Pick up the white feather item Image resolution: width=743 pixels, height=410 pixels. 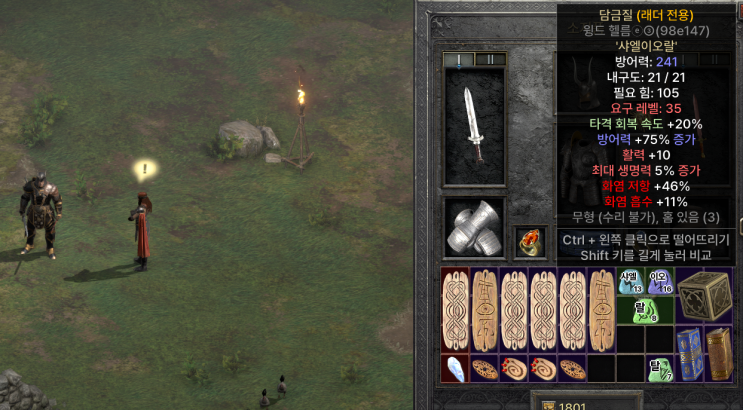[x=455, y=369]
